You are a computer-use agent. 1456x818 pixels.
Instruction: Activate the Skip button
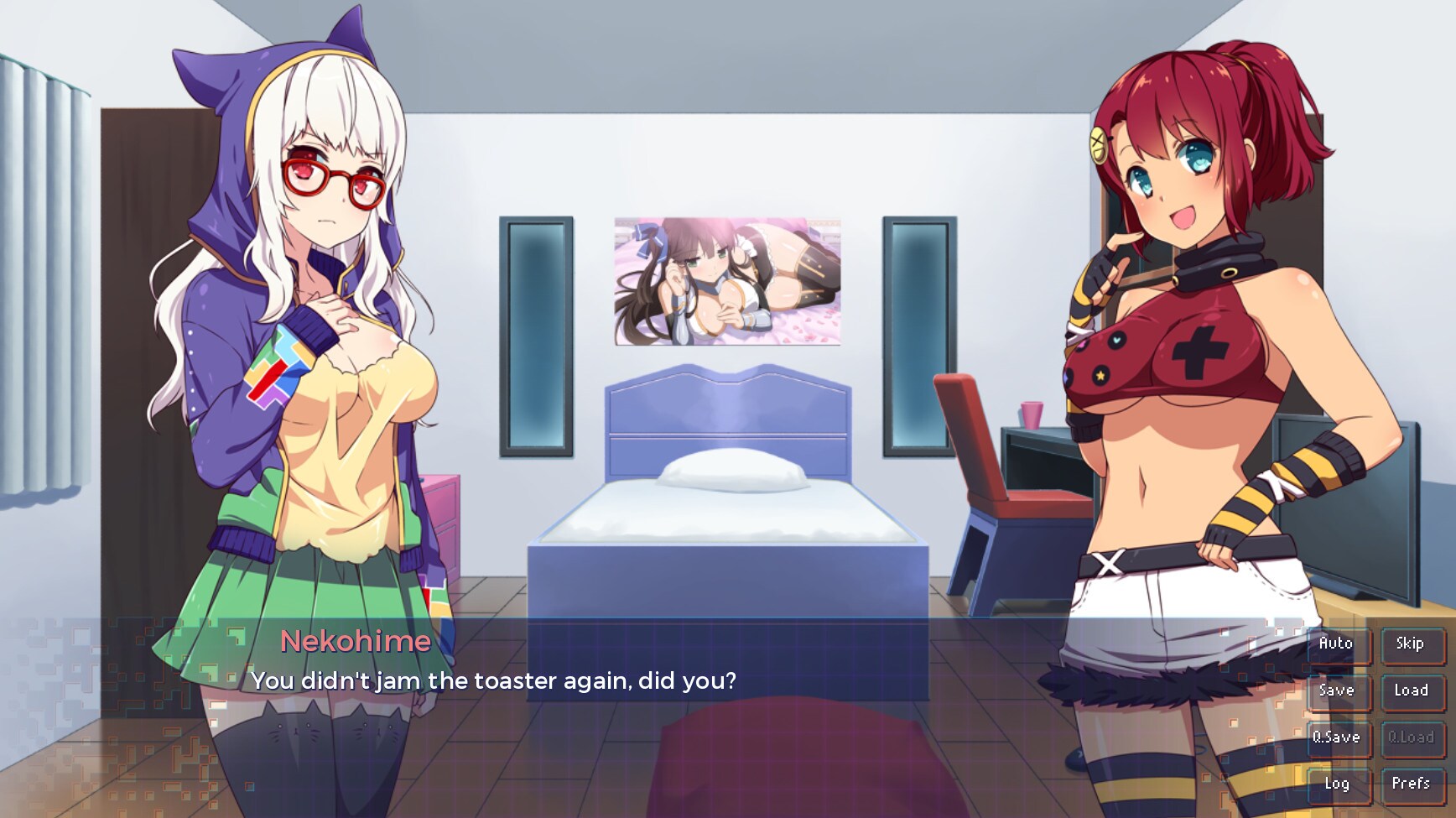pyautogui.click(x=1411, y=644)
